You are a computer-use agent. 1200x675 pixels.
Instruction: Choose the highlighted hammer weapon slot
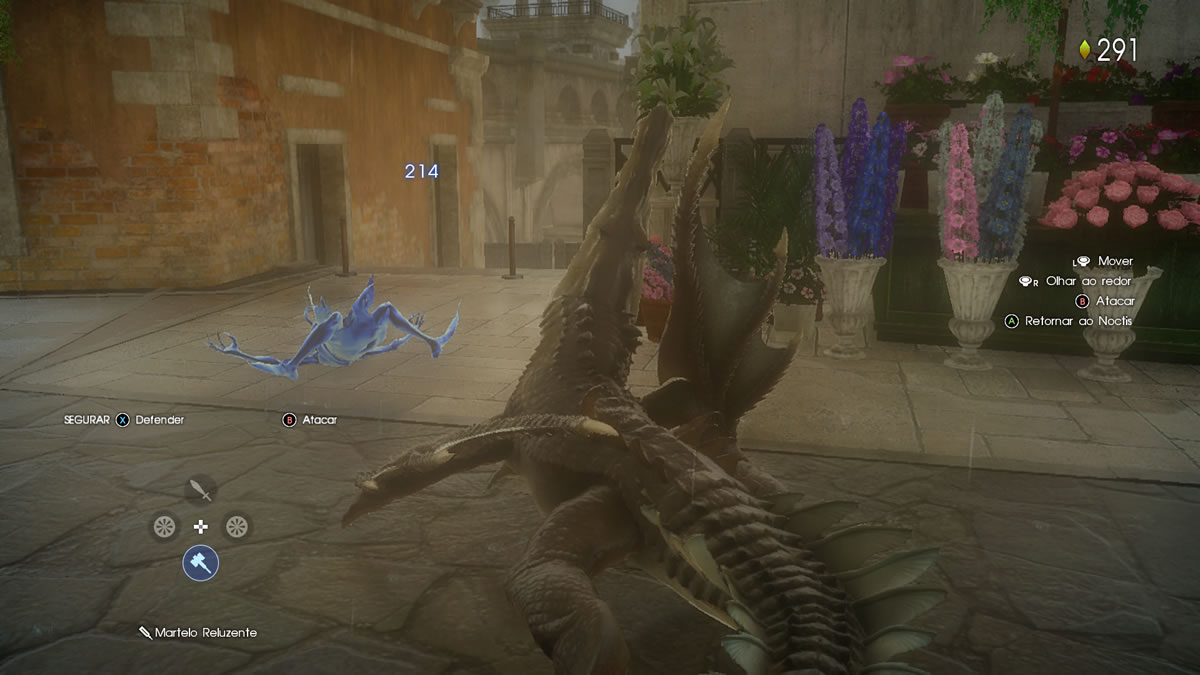200,563
